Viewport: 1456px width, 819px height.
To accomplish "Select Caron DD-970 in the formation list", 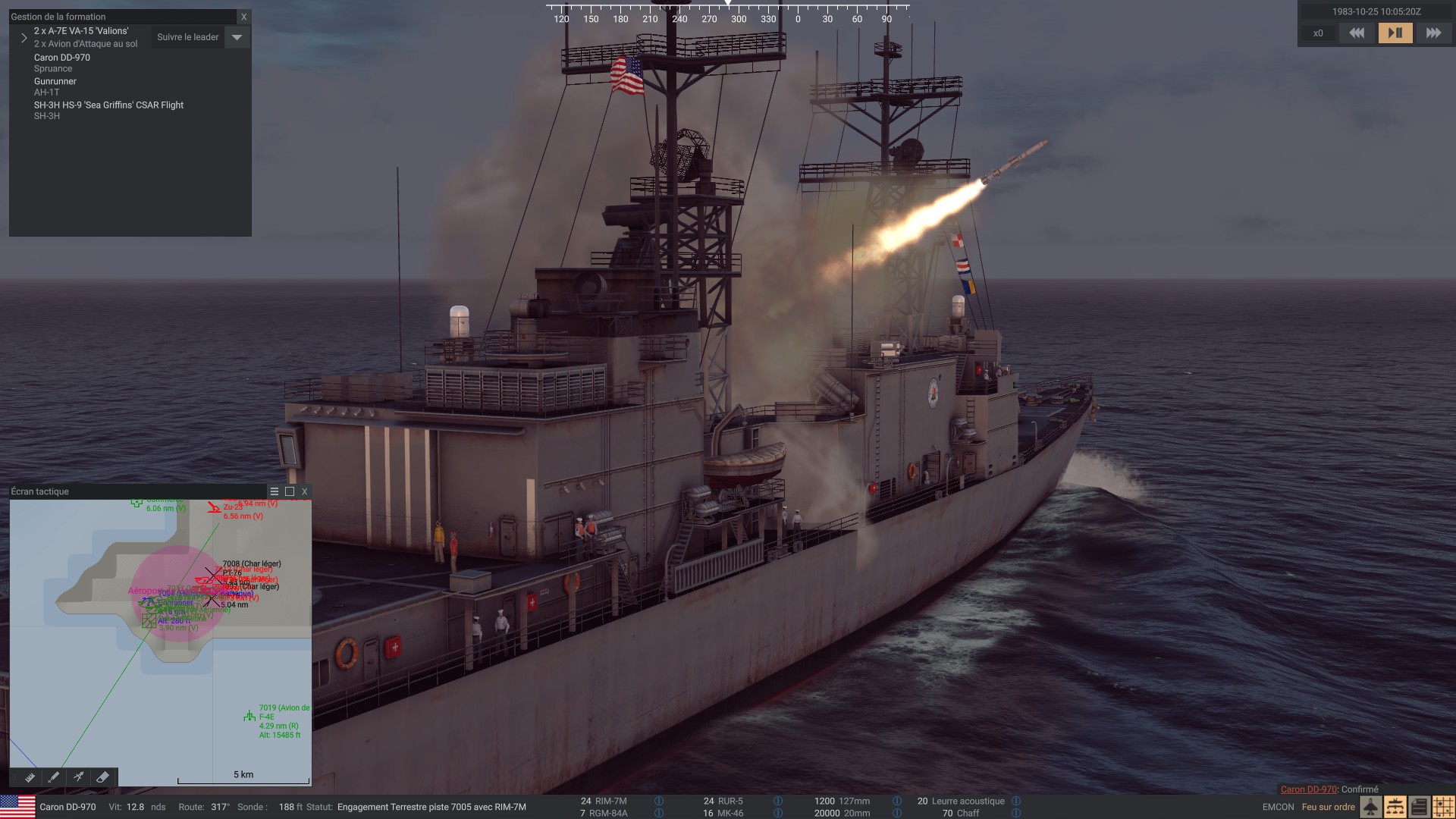I will point(62,62).
